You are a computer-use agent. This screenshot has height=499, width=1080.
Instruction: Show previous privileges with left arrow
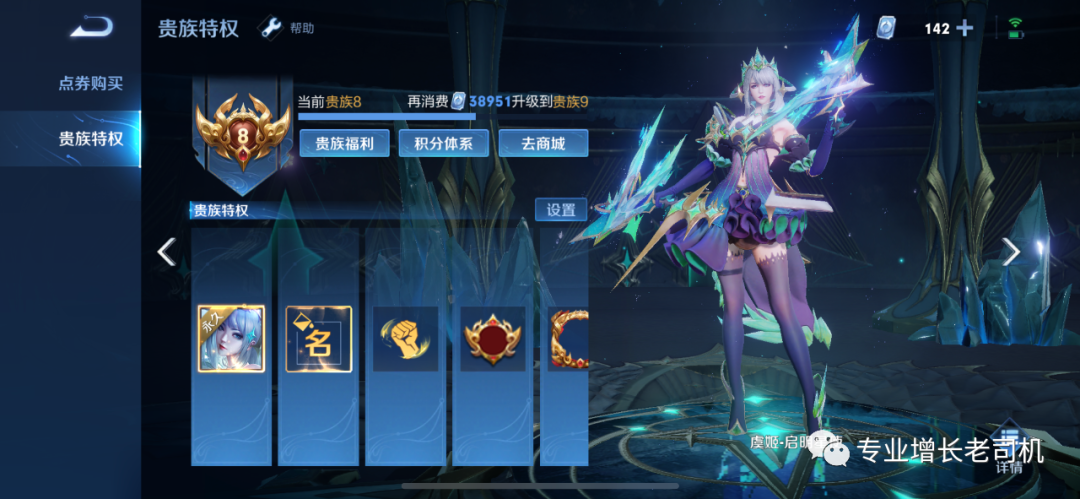point(167,252)
